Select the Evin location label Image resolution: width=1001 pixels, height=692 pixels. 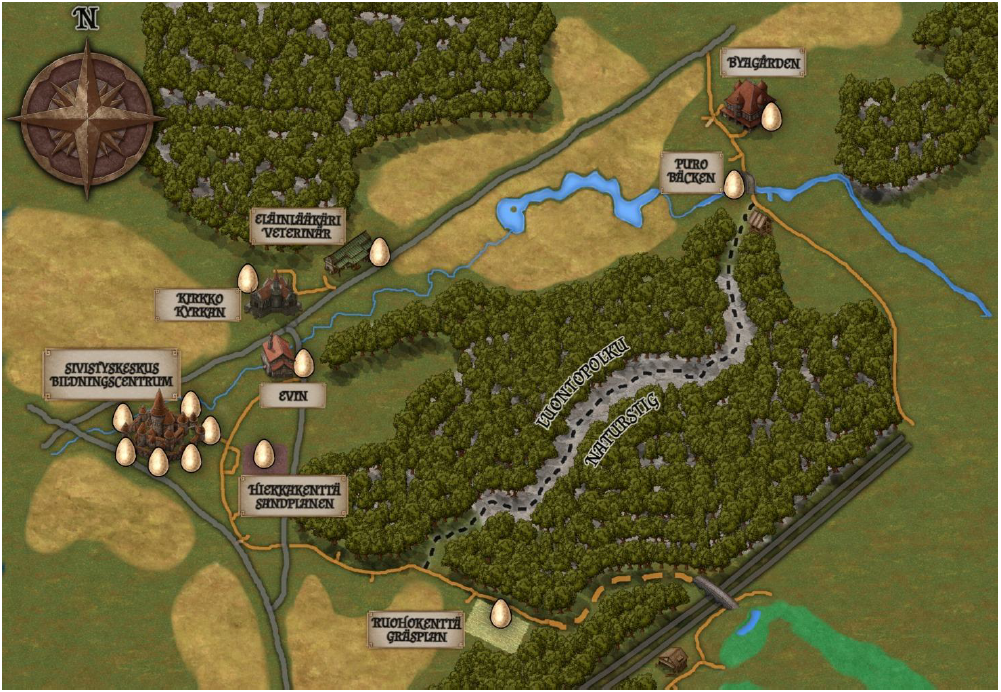(292, 397)
